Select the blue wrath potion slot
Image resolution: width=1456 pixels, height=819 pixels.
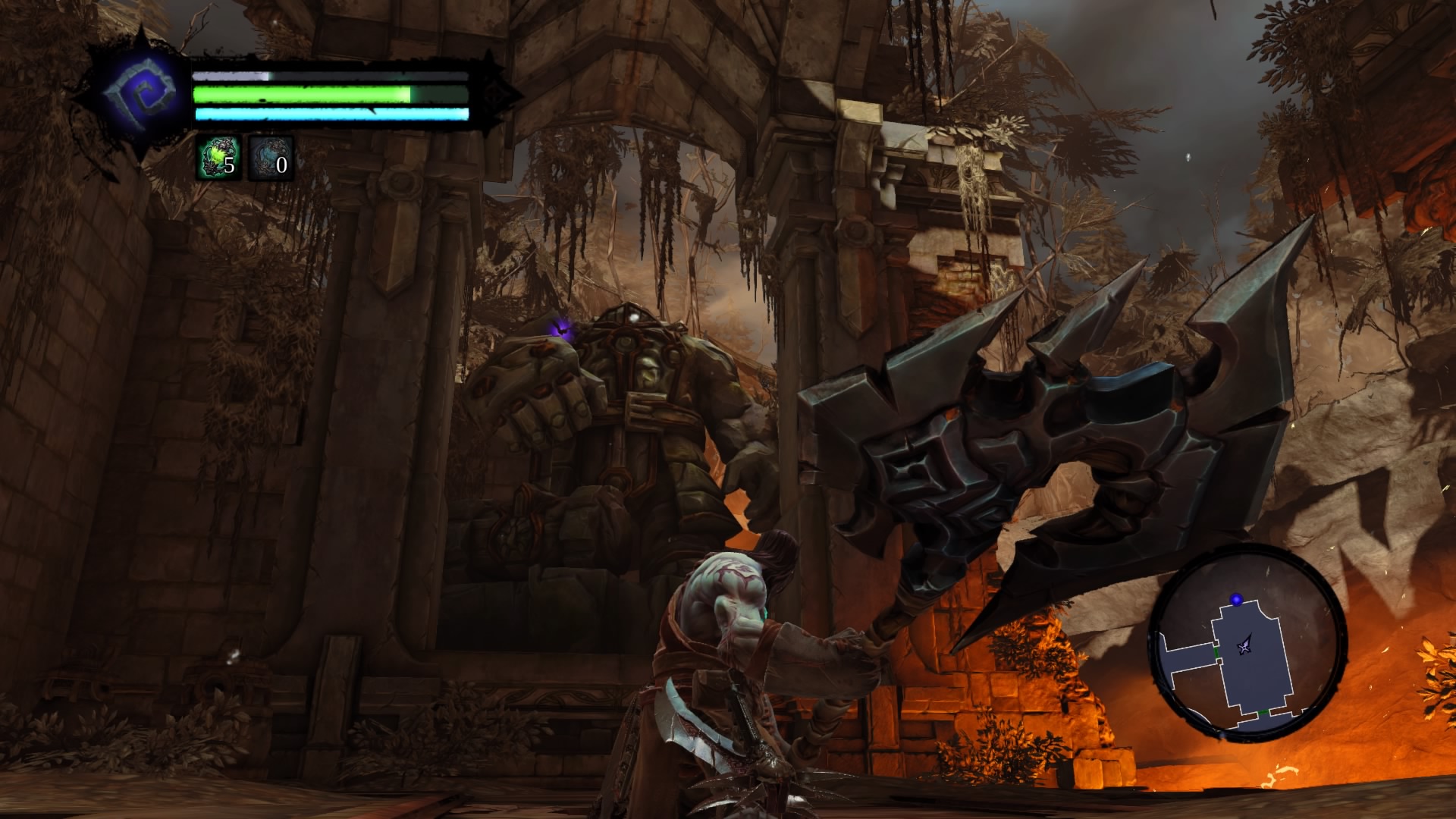(x=271, y=158)
